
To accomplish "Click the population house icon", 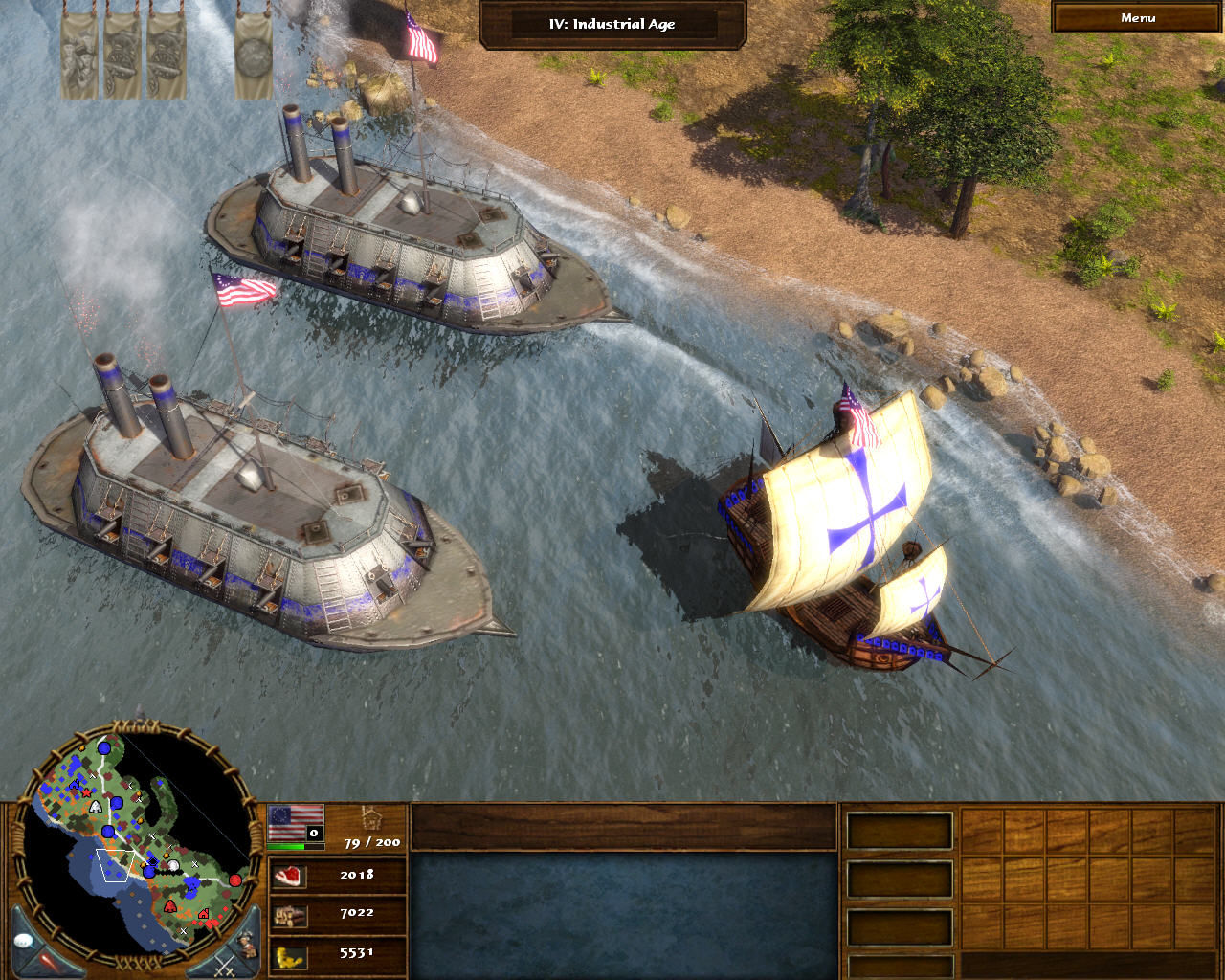I will click(370, 819).
